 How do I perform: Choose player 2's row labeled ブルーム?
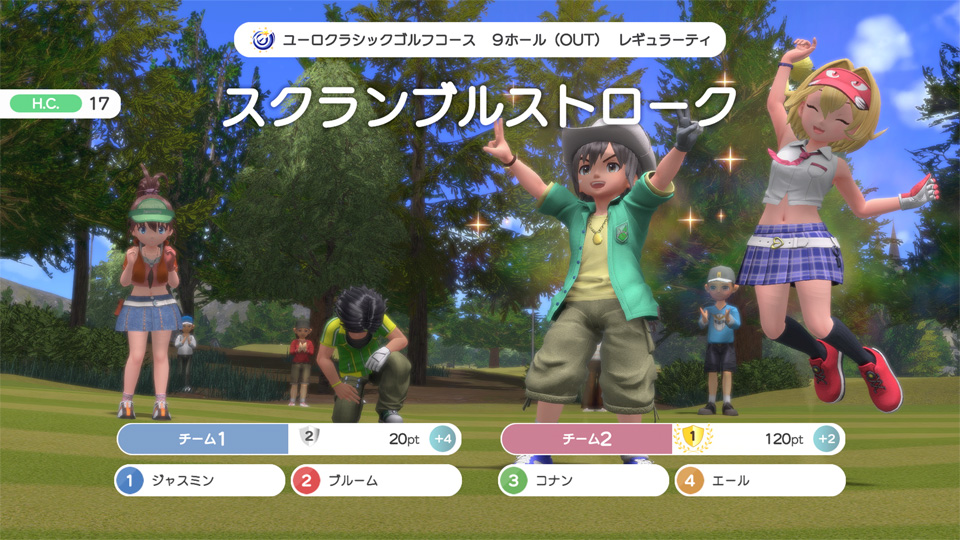click(x=376, y=480)
